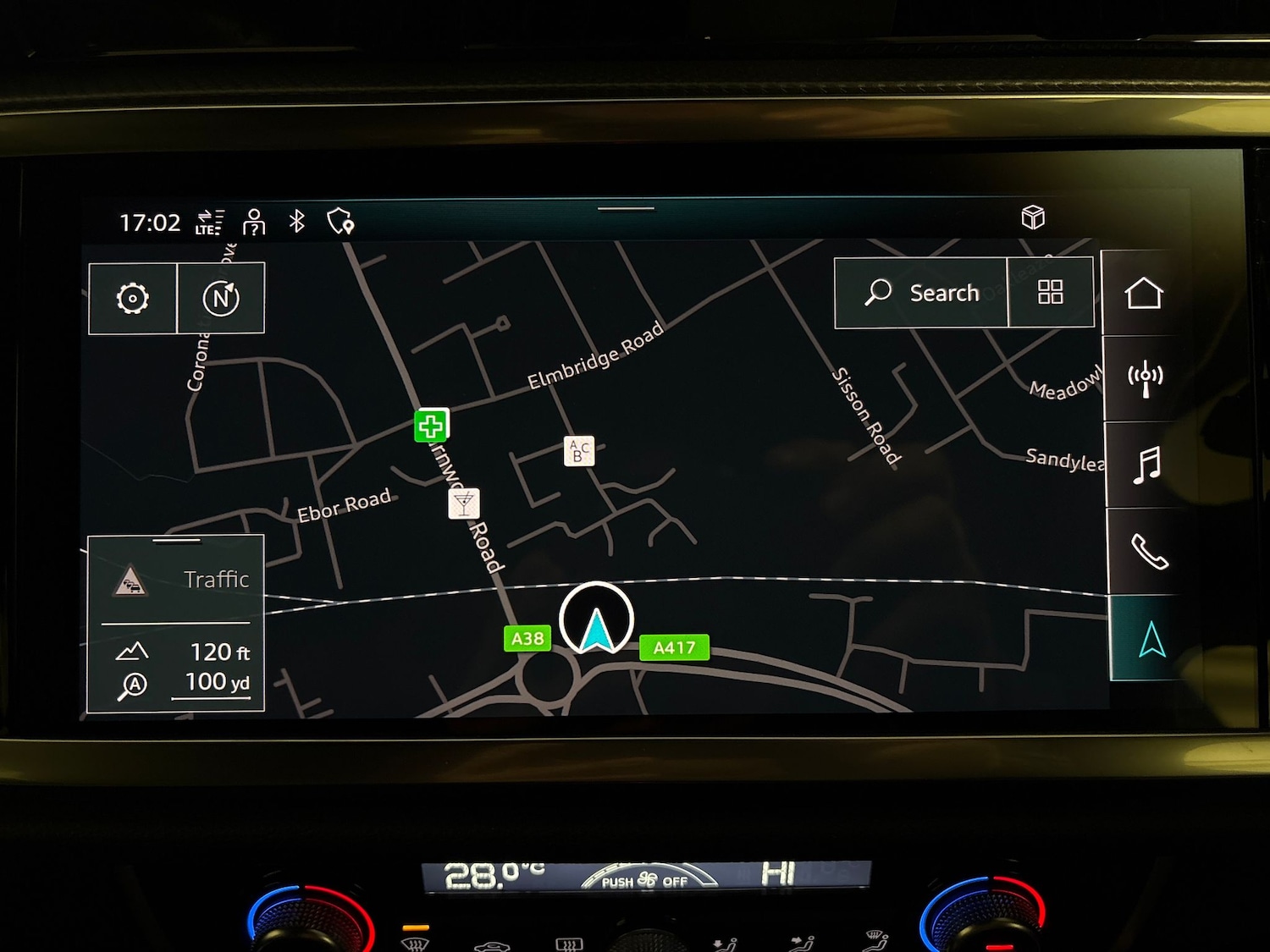Tap the pharmacy green cross map marker

click(430, 425)
